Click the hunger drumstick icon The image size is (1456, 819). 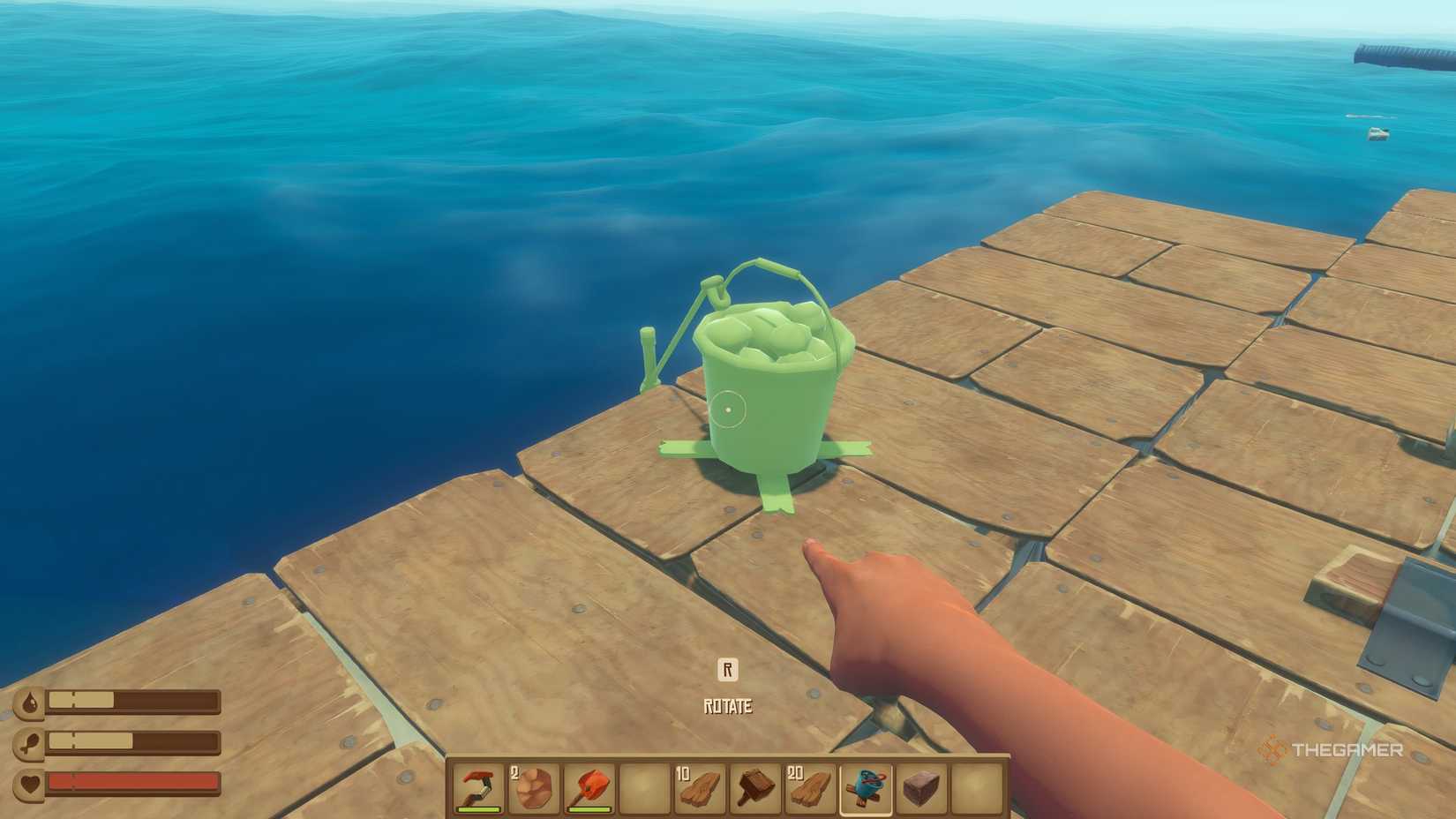point(29,741)
